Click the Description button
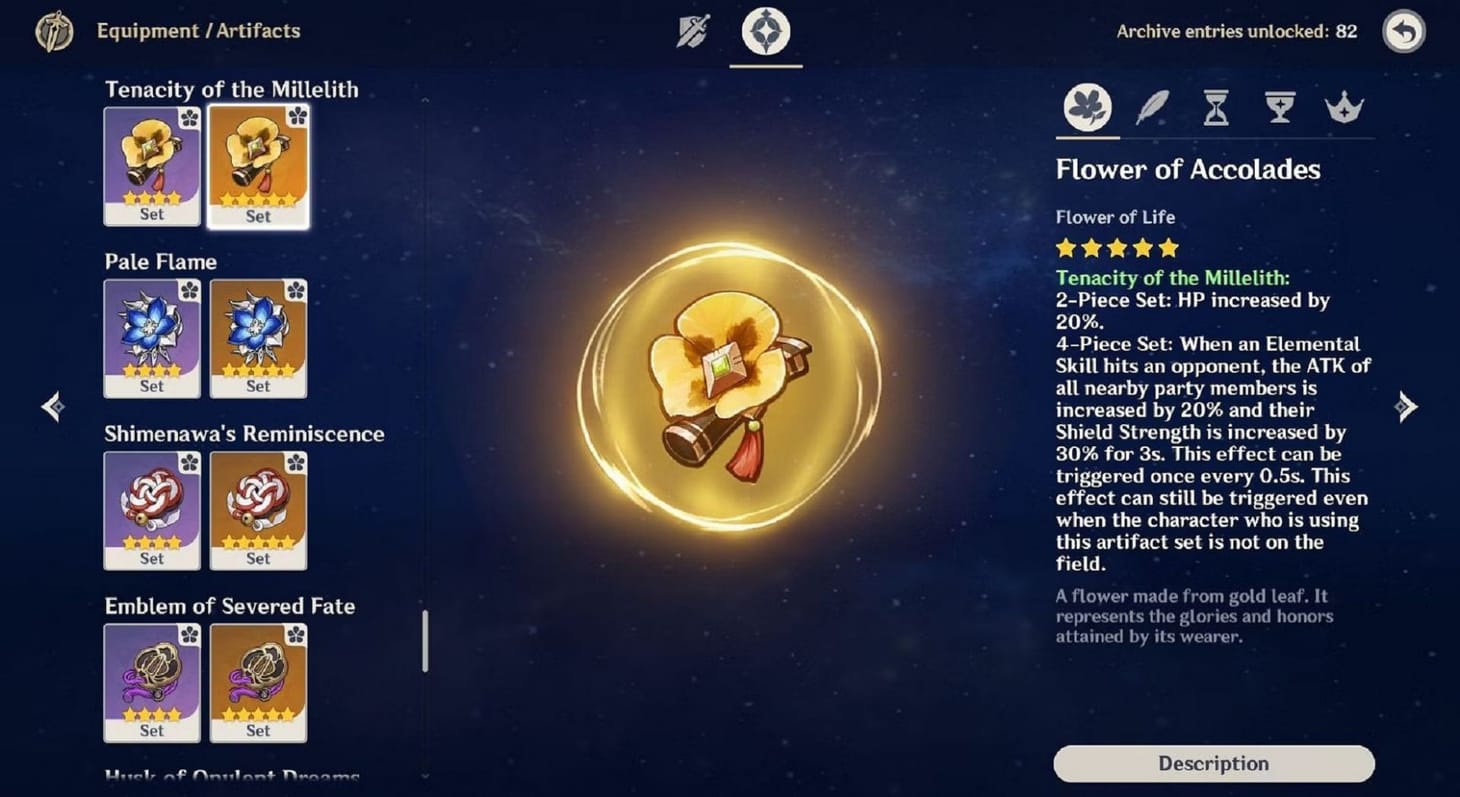Viewport: 1460px width, 797px height. [1213, 763]
